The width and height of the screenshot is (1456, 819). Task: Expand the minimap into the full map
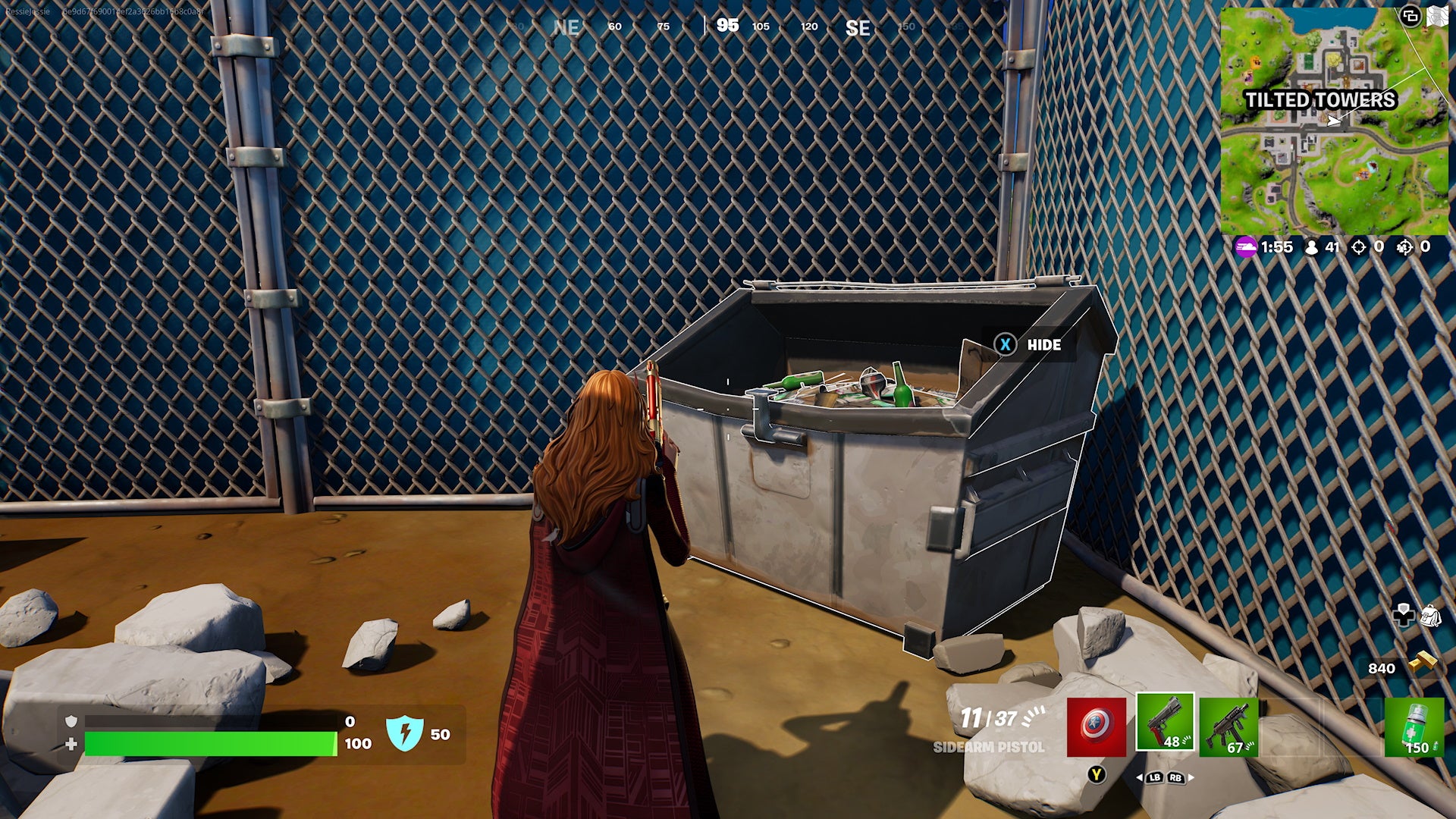(x=1439, y=14)
